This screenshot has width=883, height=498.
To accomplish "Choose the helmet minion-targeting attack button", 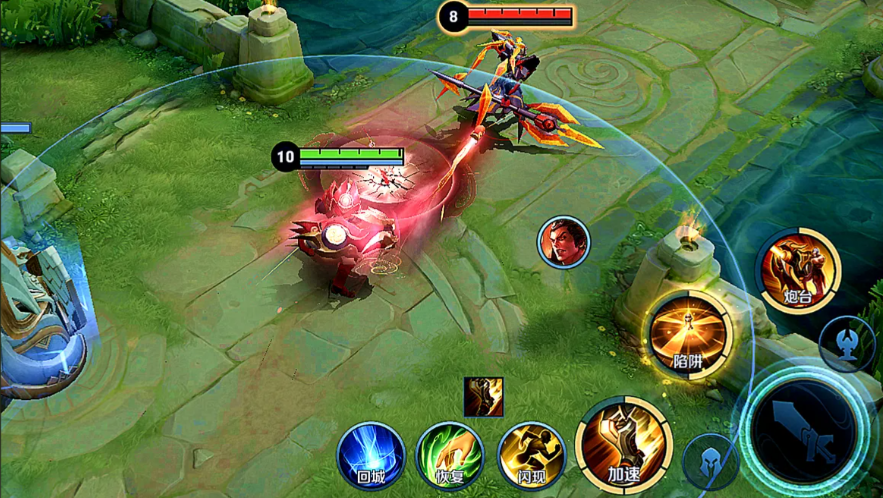I will pos(711,462).
